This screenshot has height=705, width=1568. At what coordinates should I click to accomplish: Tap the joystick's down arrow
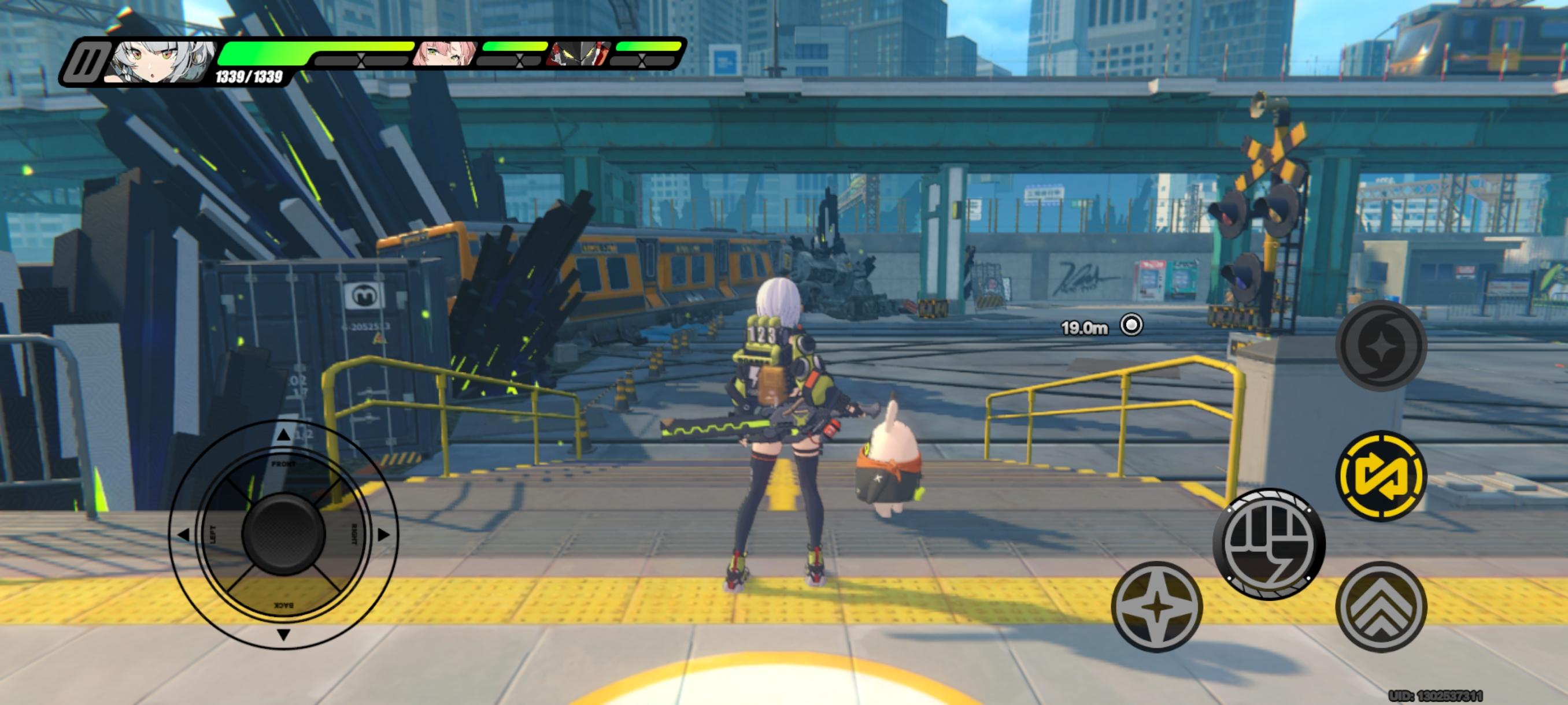[x=283, y=635]
